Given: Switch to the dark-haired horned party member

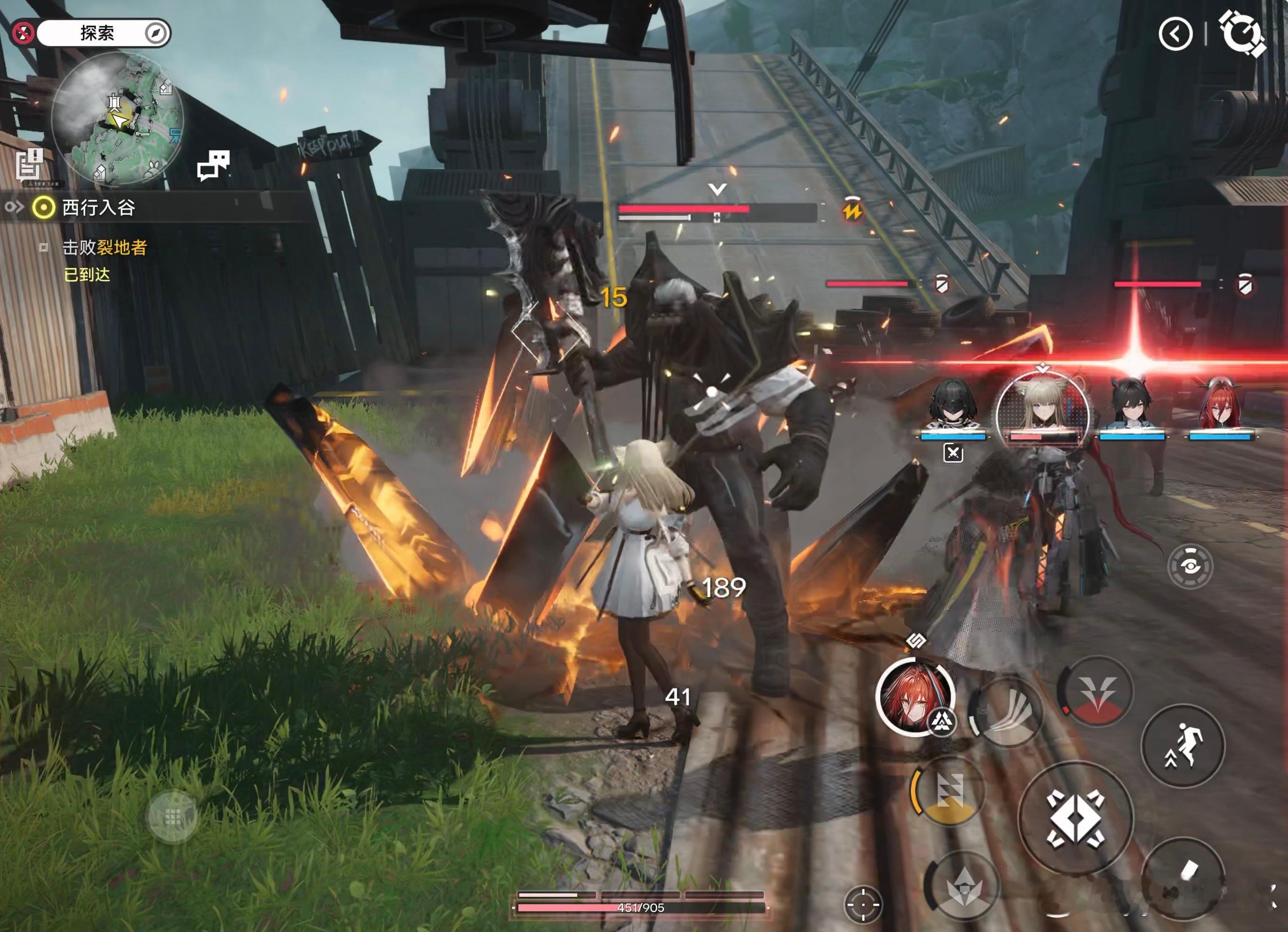Looking at the screenshot, I should 1132,406.
